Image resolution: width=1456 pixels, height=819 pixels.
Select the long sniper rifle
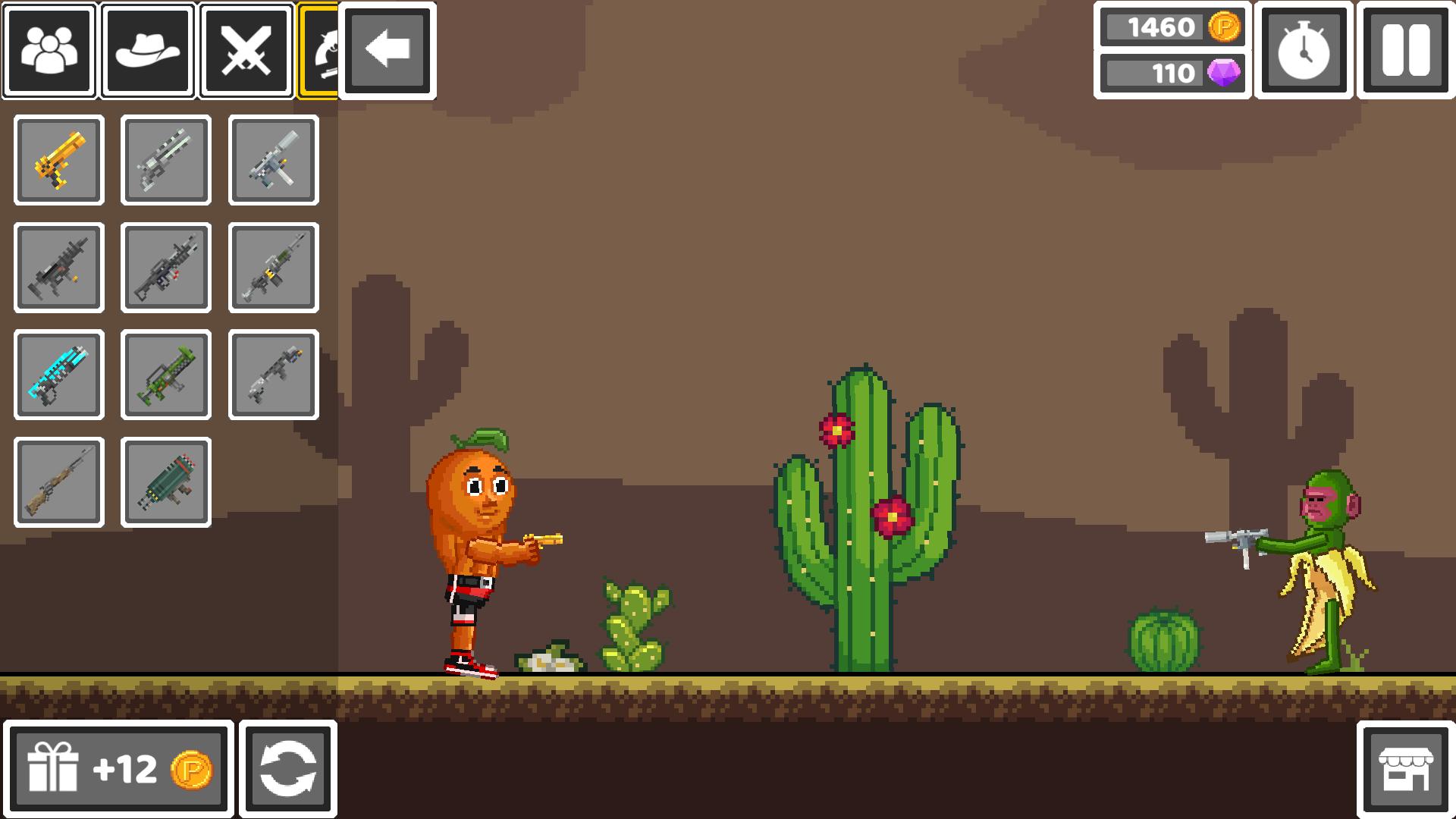tap(59, 482)
